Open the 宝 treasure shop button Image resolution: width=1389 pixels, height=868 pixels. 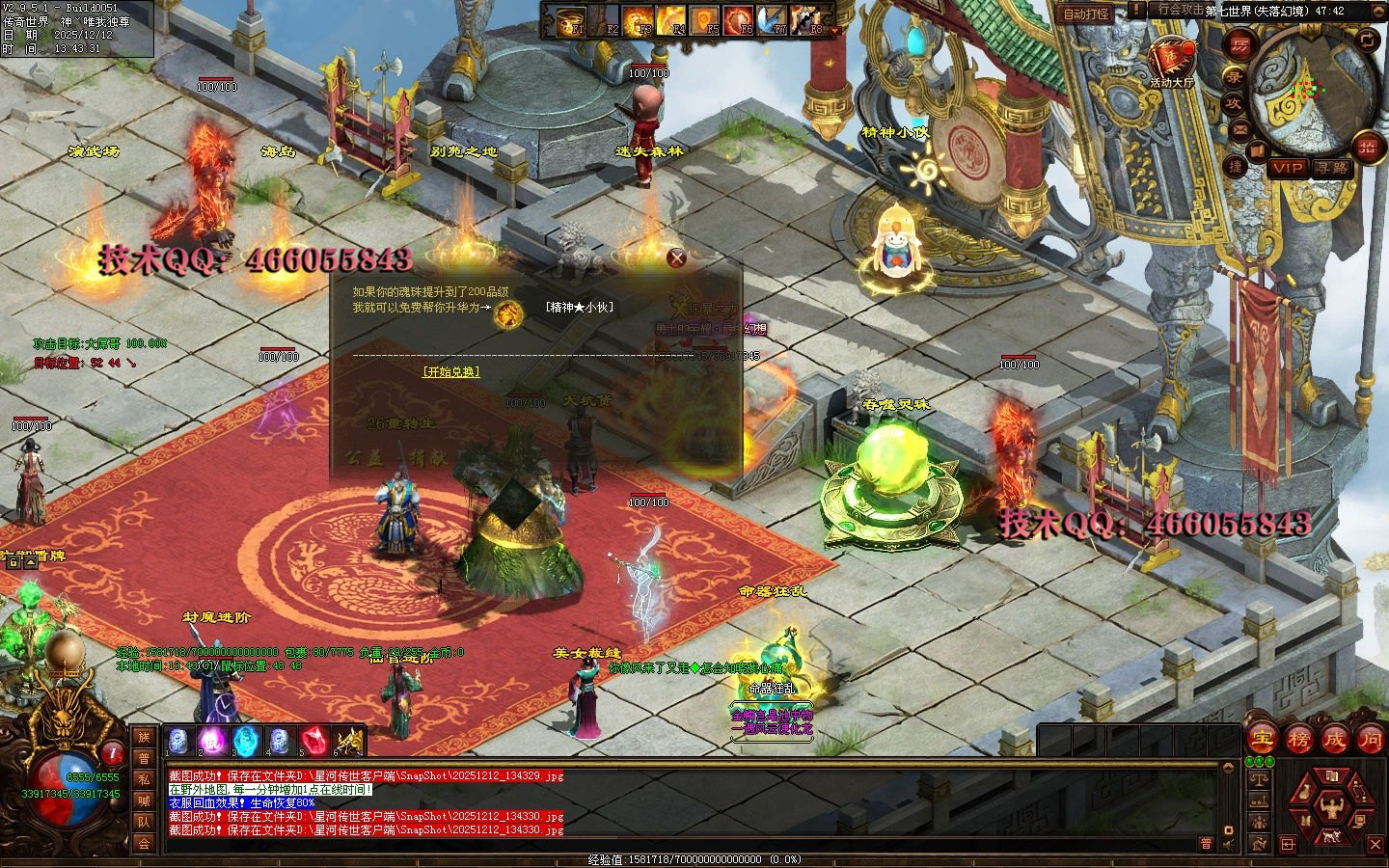tap(1263, 740)
